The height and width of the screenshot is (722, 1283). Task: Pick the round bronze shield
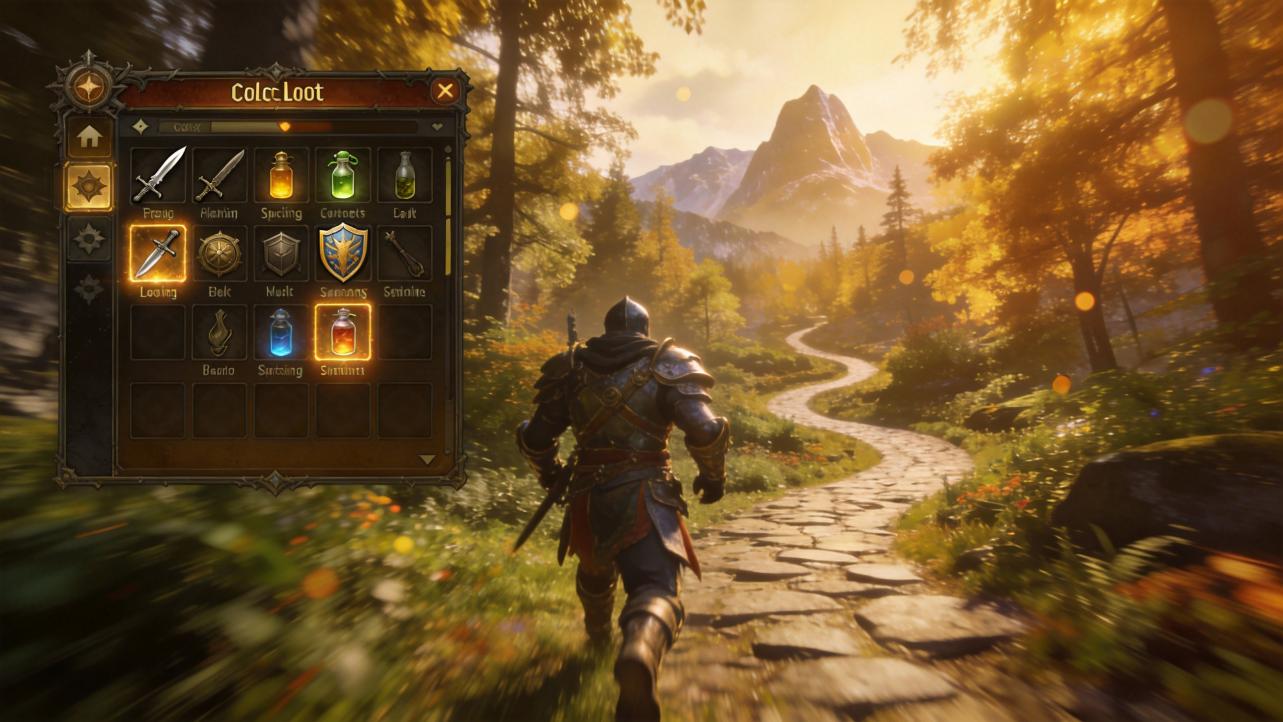click(x=219, y=253)
